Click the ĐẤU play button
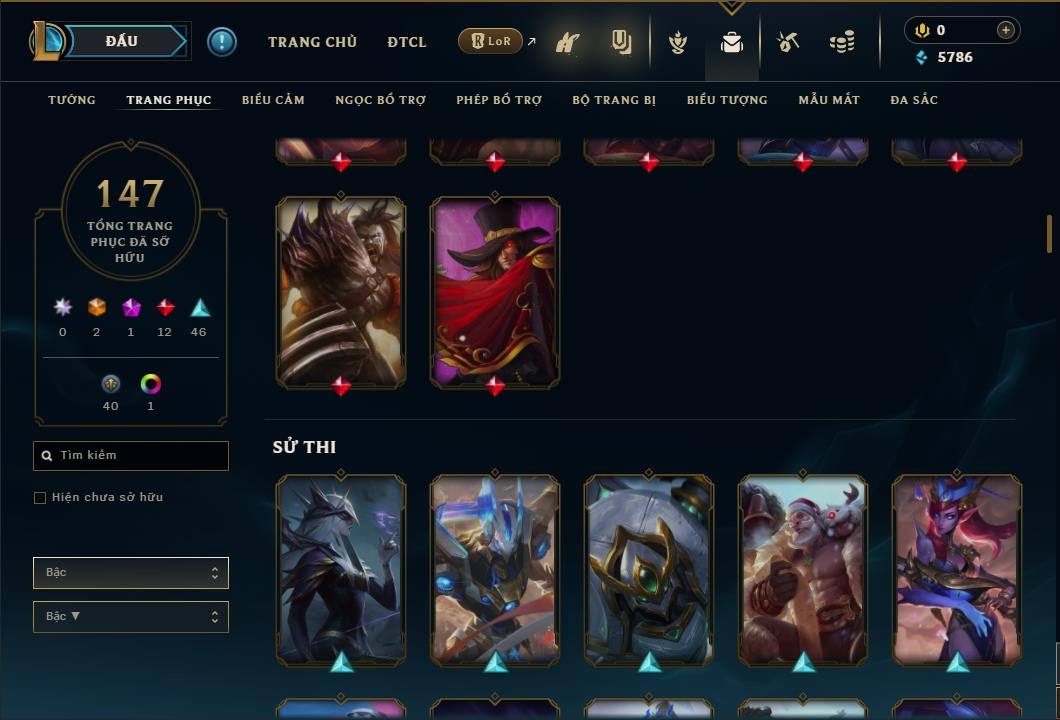This screenshot has height=720, width=1060. coord(122,41)
